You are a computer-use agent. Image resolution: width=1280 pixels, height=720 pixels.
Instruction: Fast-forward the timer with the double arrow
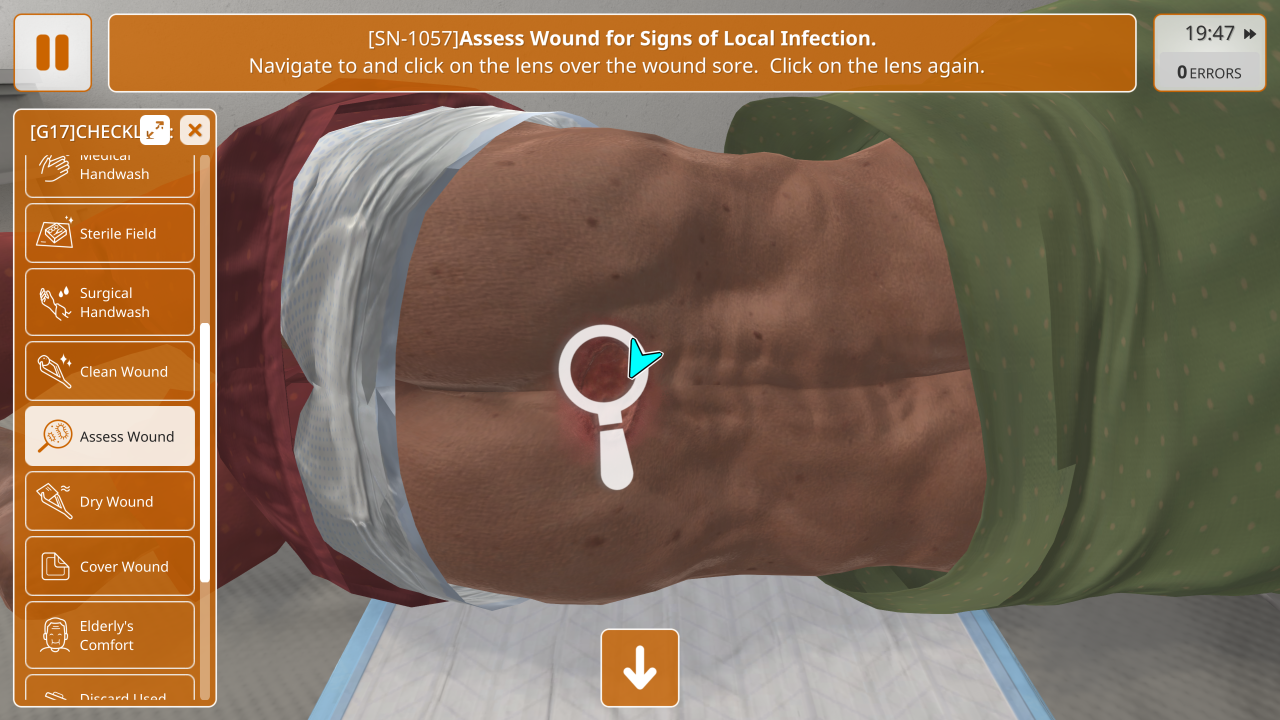click(x=1250, y=34)
